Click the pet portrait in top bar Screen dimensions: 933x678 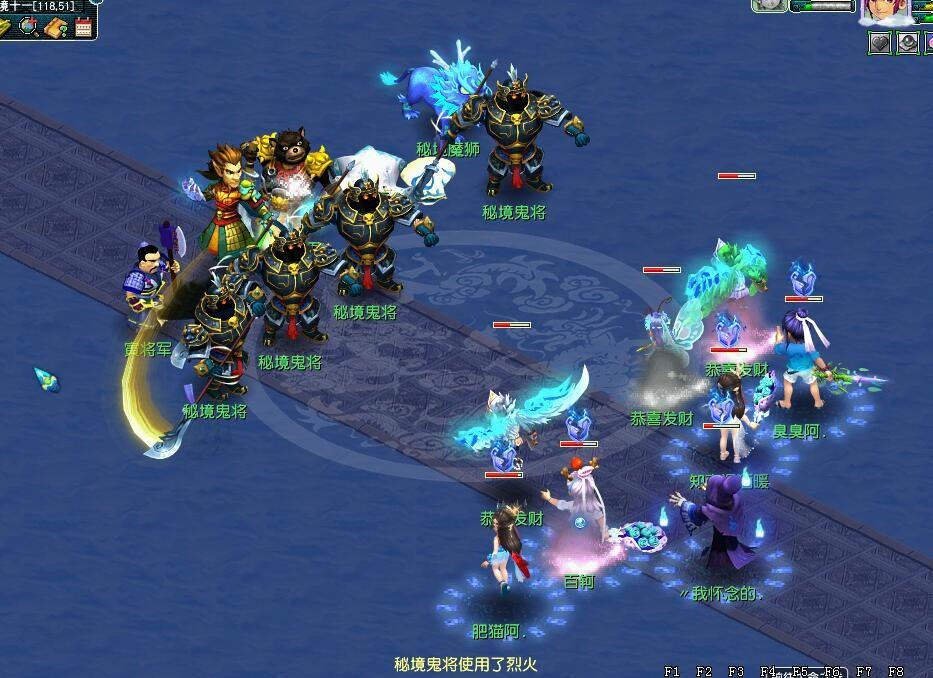coord(770,5)
